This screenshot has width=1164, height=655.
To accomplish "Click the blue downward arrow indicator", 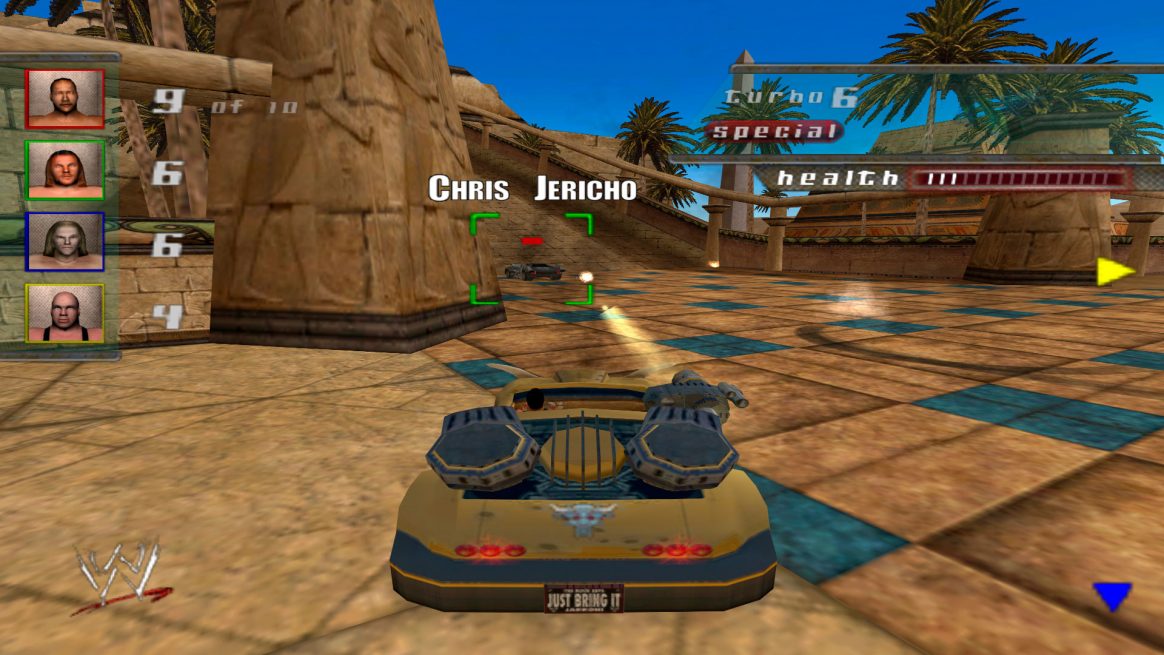I will [1112, 596].
